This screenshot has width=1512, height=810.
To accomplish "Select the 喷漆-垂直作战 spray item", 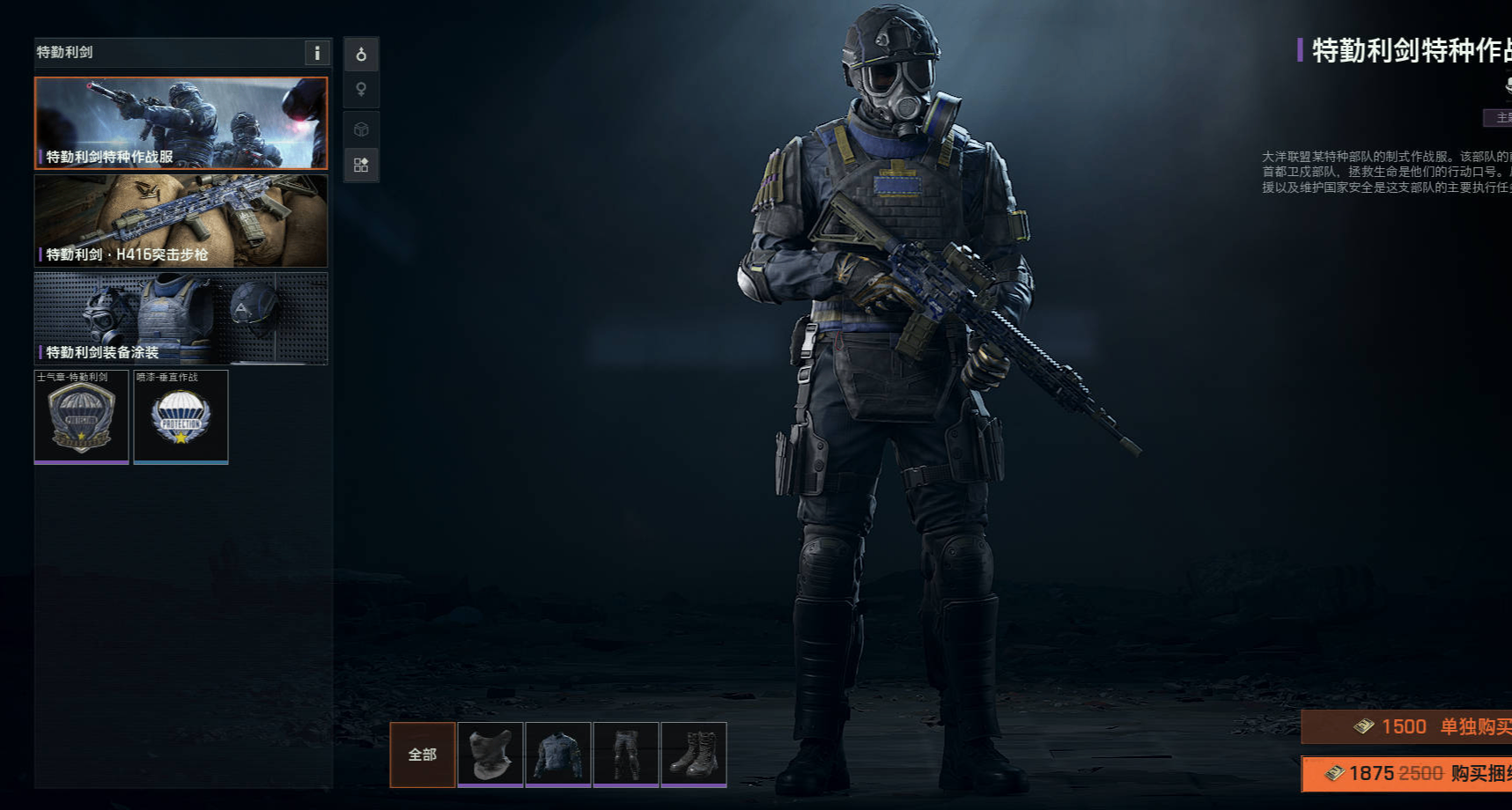I will 181,416.
